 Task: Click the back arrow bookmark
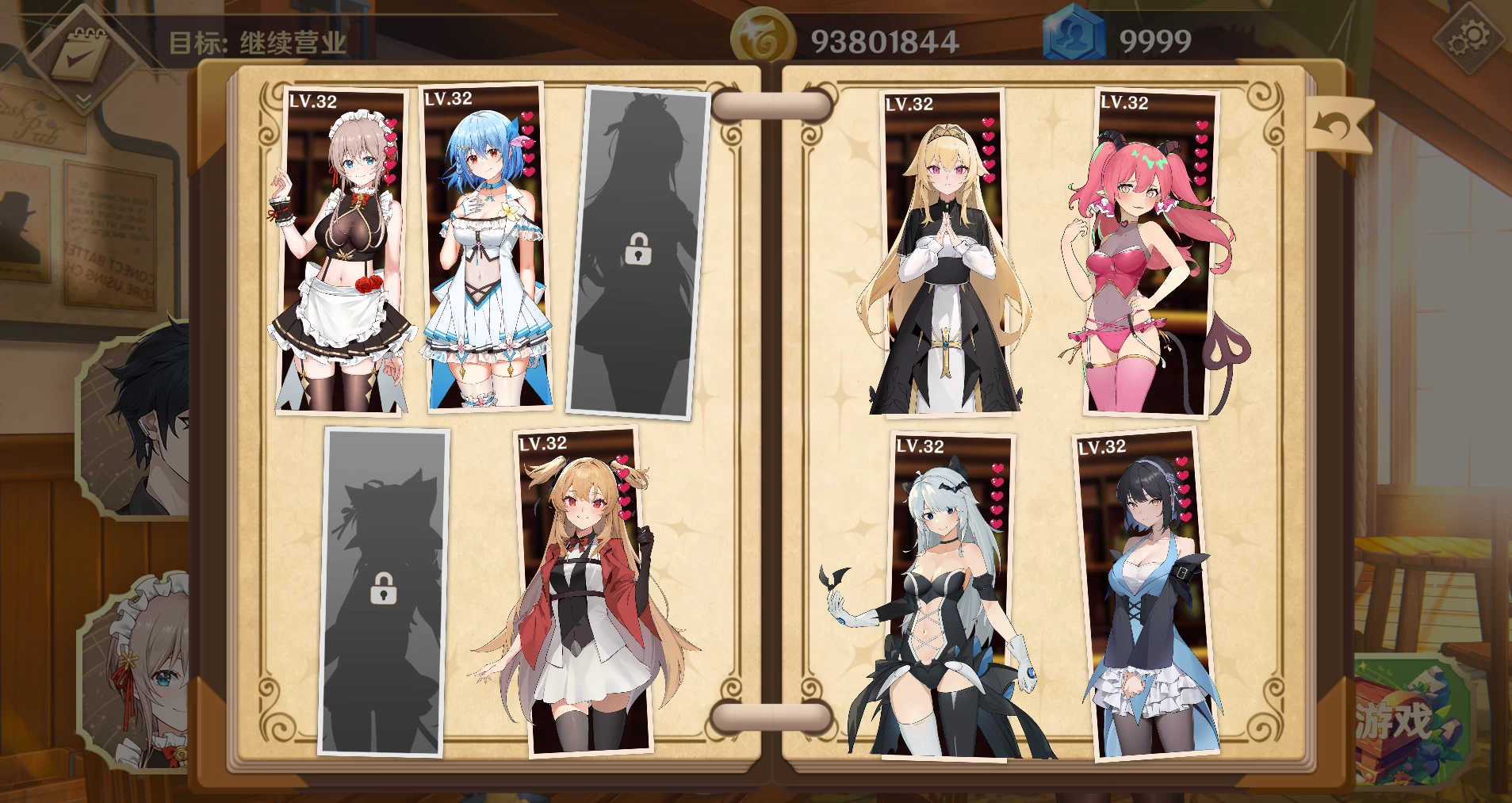[x=1338, y=125]
